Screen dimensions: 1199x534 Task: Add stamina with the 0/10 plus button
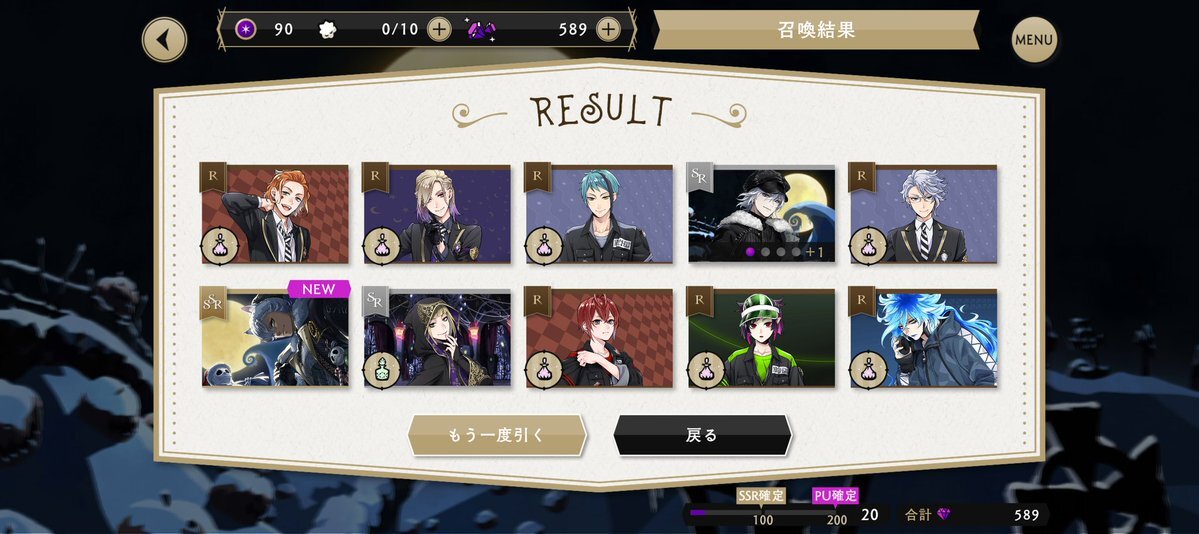click(x=439, y=29)
